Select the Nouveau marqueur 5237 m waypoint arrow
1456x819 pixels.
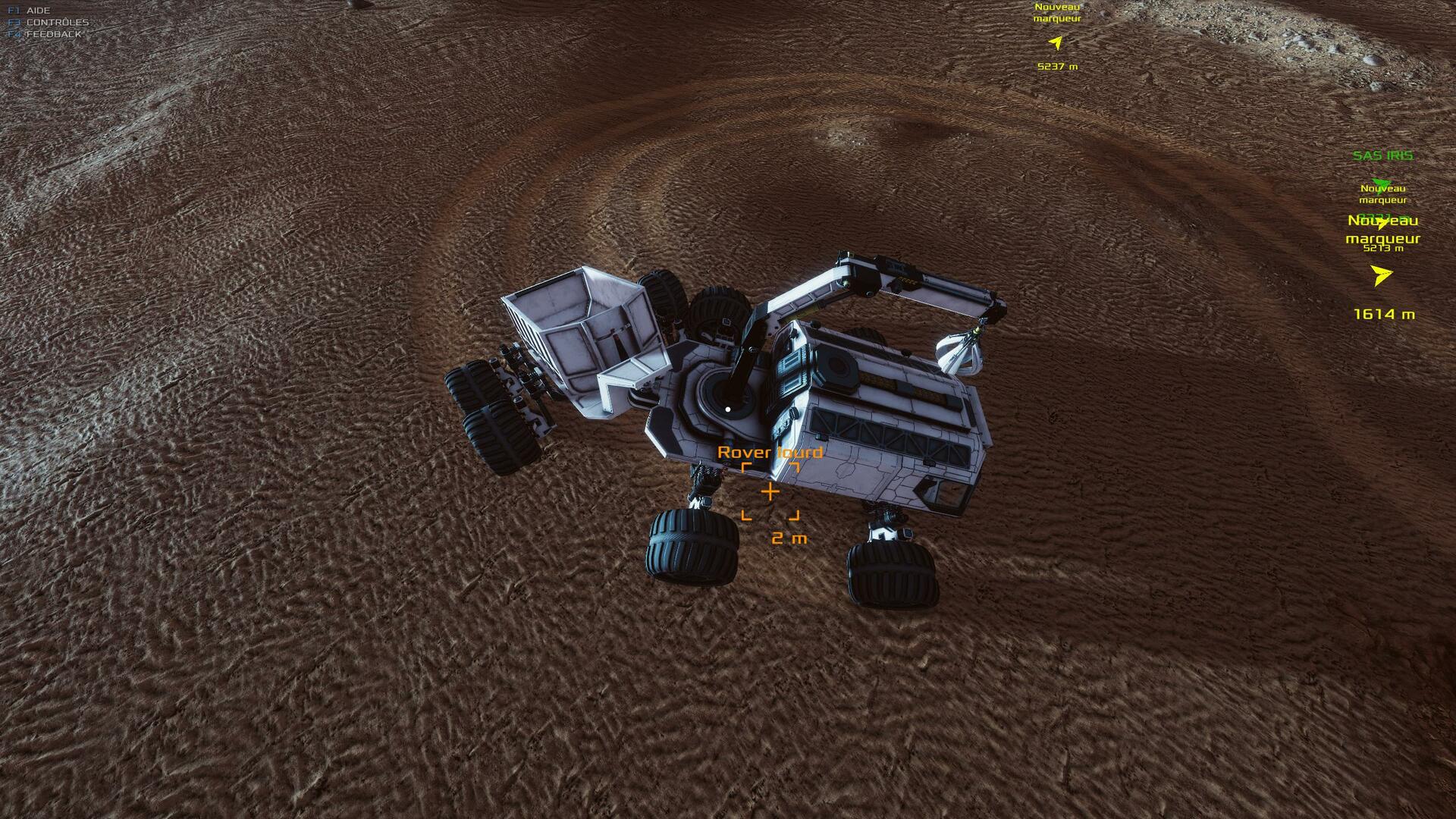pos(1055,42)
